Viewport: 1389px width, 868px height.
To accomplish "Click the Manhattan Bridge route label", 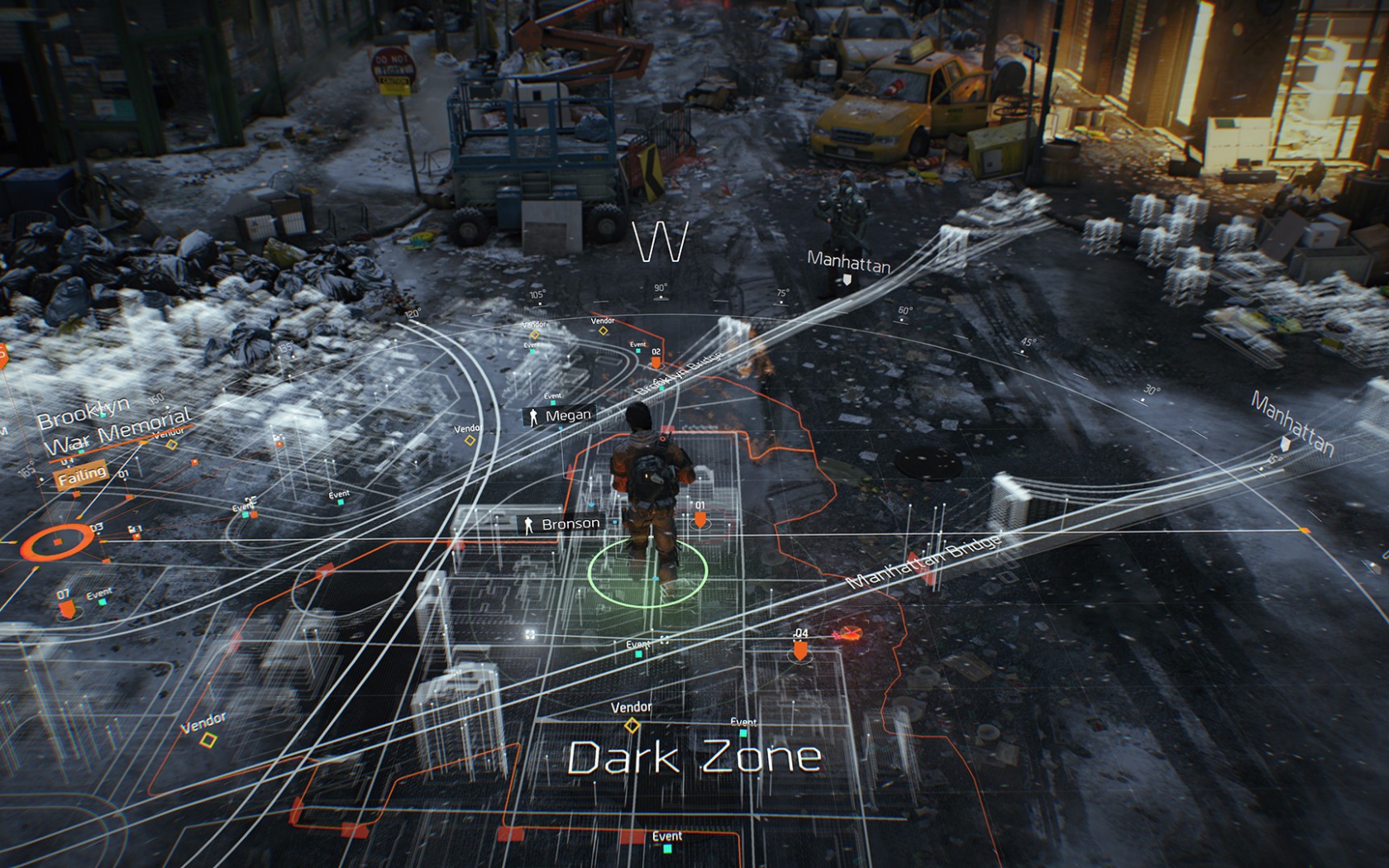I will pos(926,561).
